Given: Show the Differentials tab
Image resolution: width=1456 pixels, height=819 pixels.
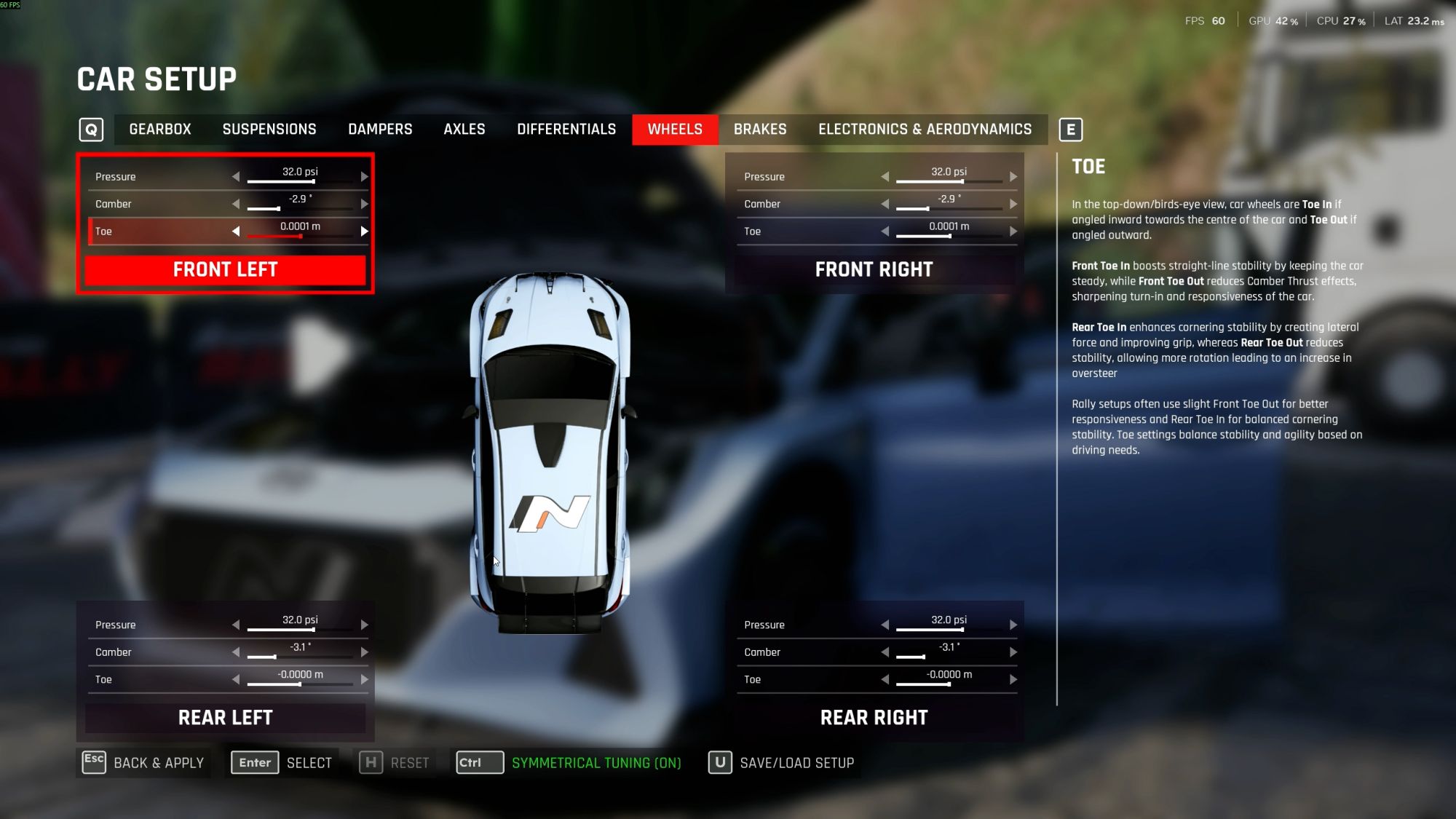Looking at the screenshot, I should (x=566, y=130).
